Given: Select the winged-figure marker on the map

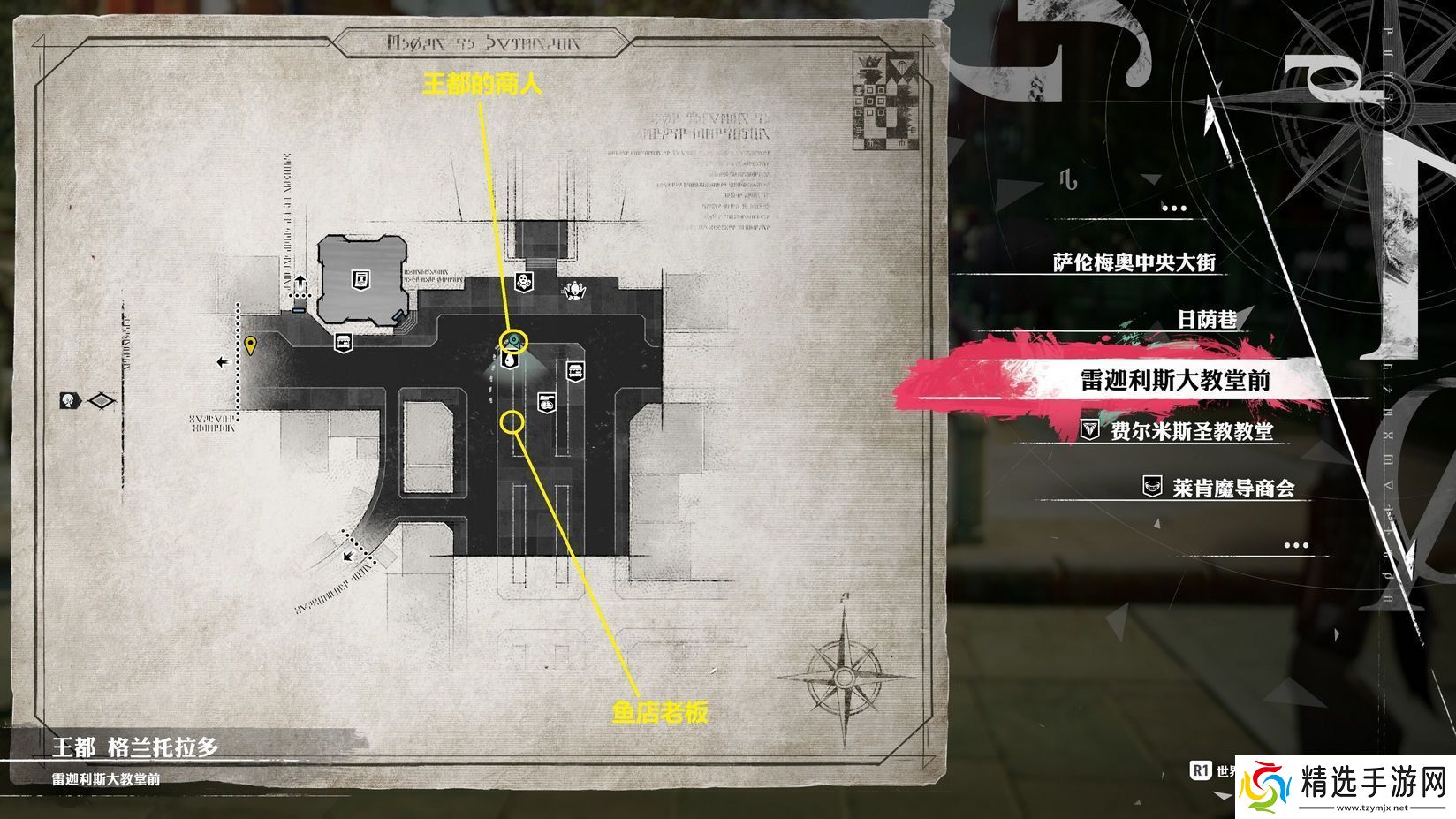Looking at the screenshot, I should tap(575, 288).
